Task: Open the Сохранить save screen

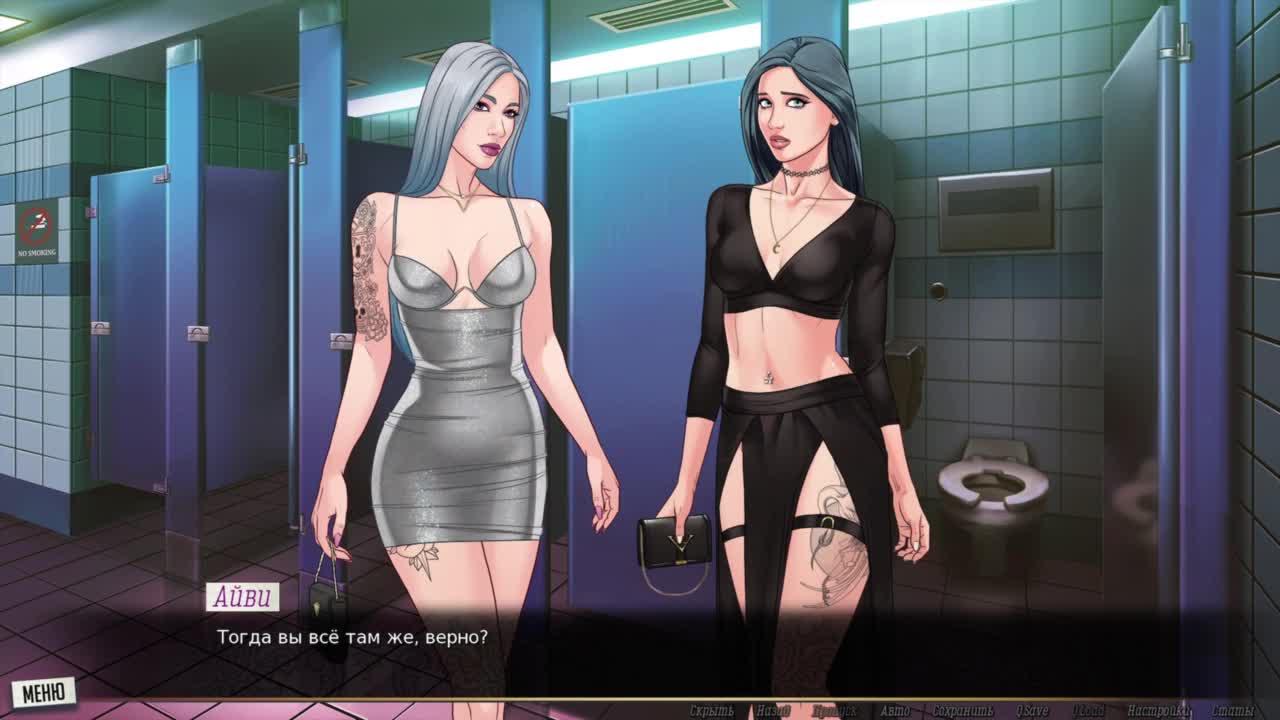Action: click(x=961, y=711)
